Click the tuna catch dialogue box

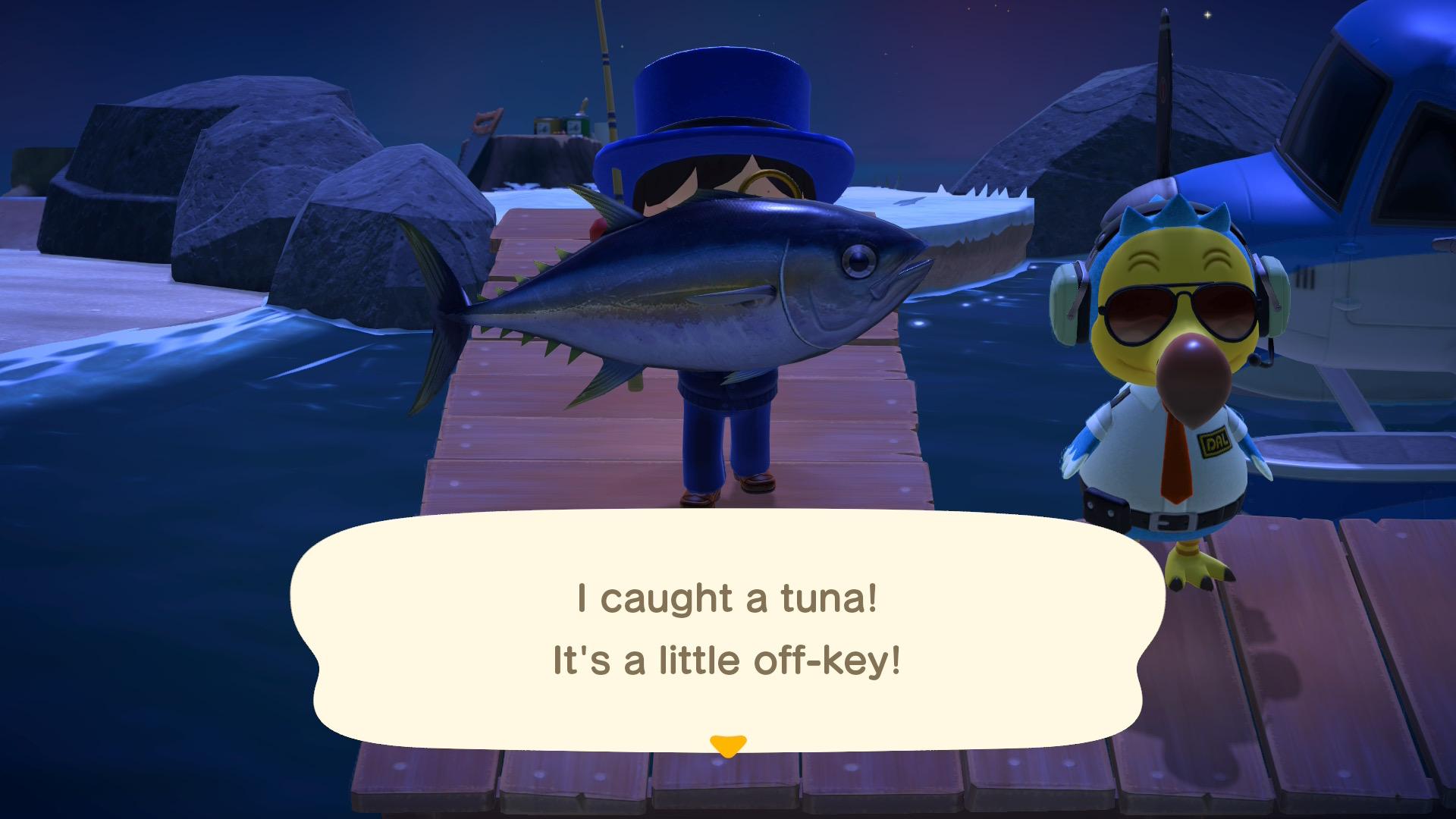tap(728, 629)
